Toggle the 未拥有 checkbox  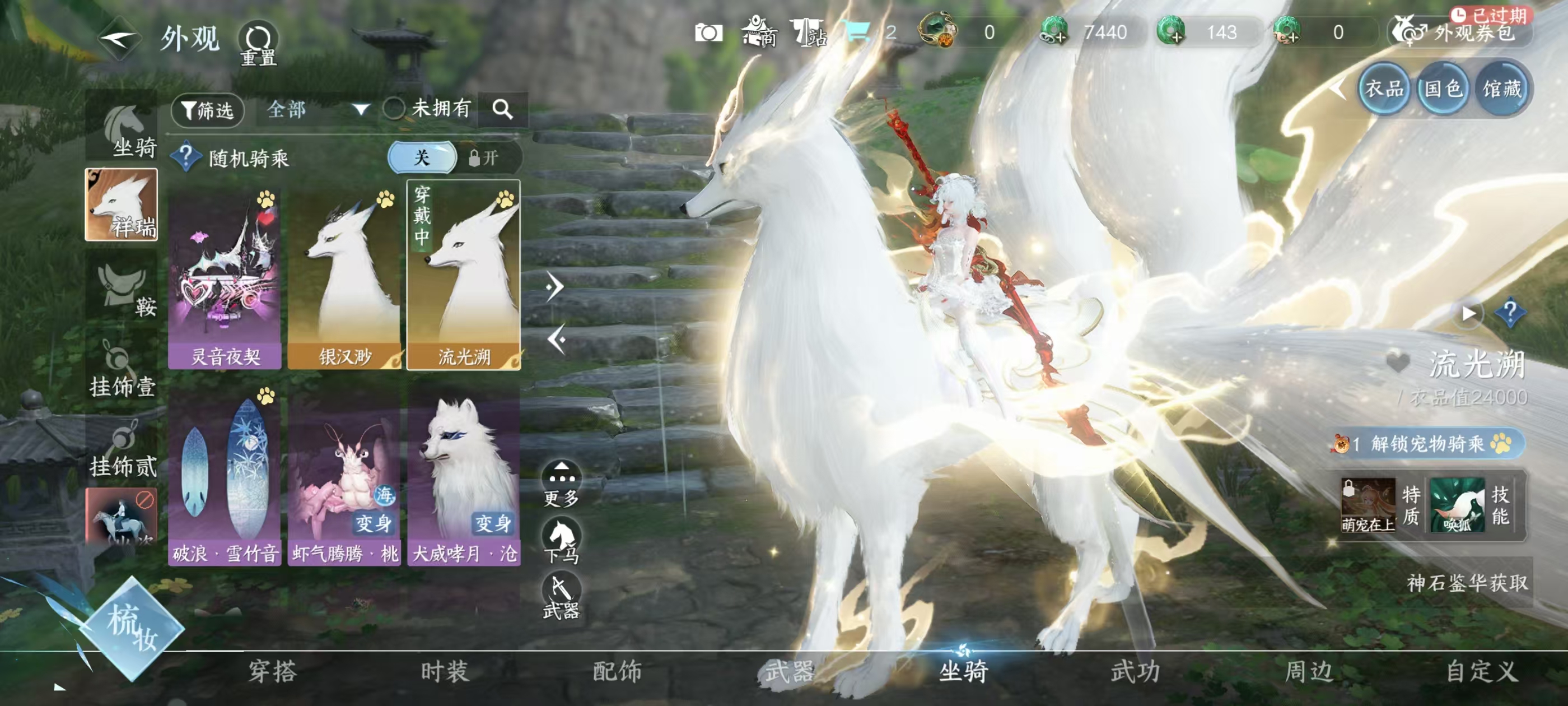[x=394, y=109]
